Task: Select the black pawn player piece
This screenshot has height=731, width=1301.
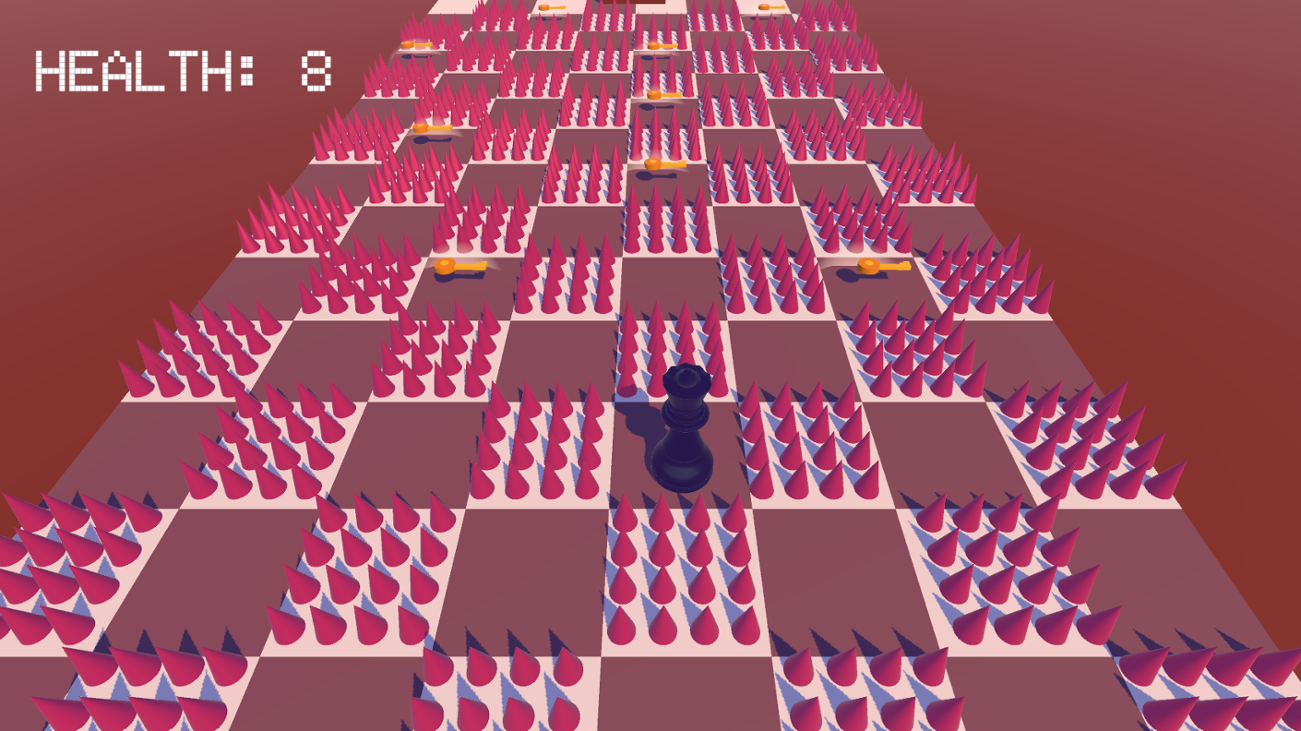Action: pos(683,430)
